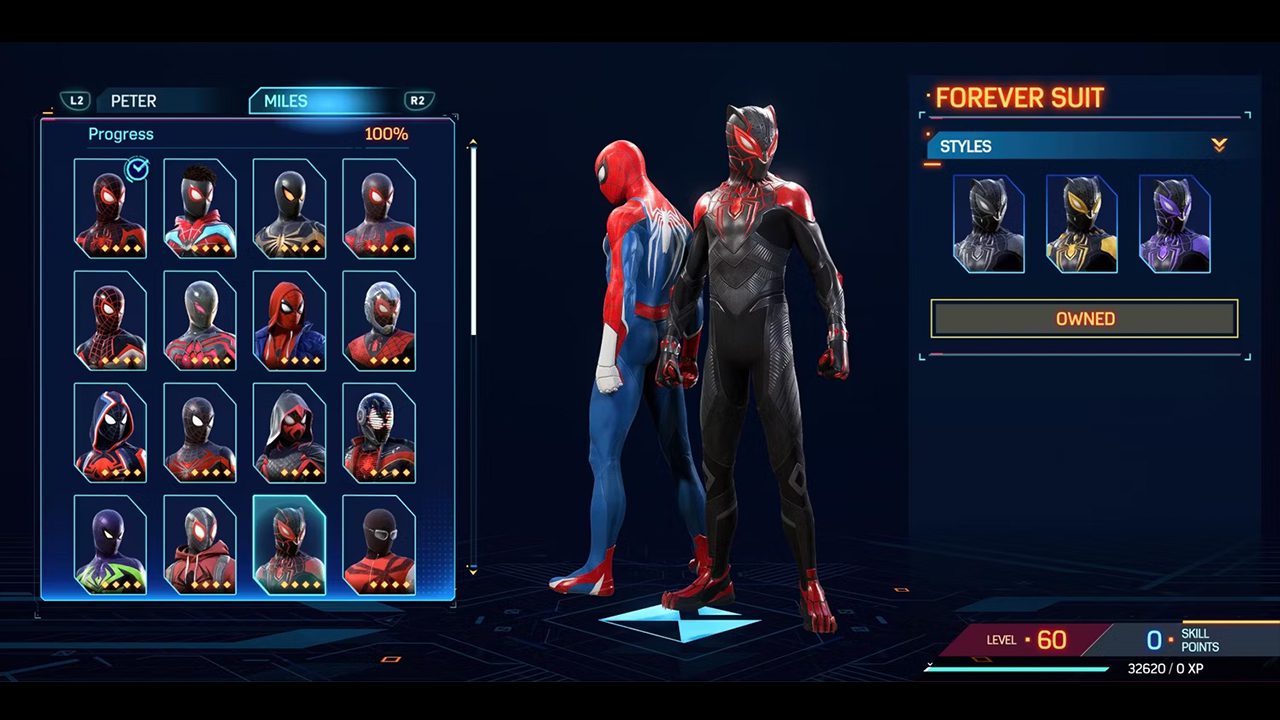Pick the black suit with gold spider emblem
1280x720 pixels.
[x=289, y=208]
